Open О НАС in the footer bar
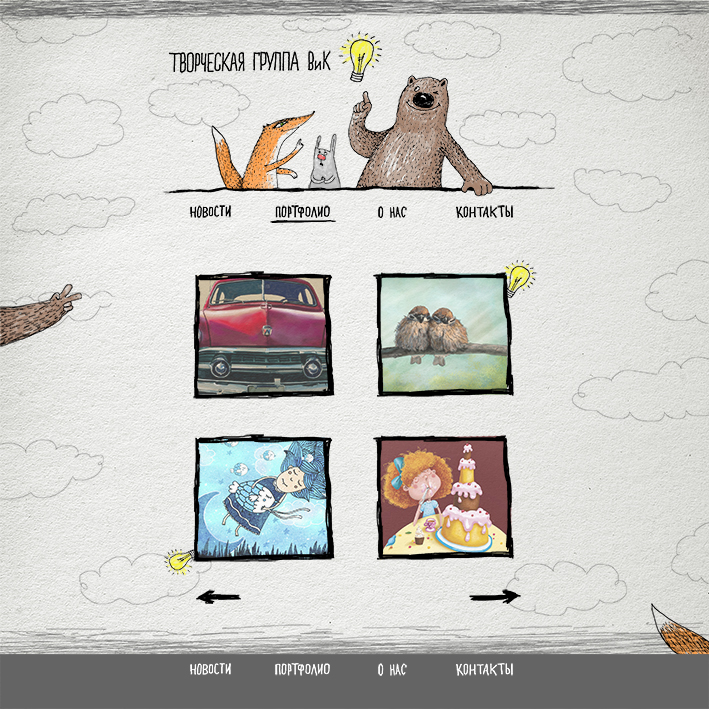709x709 pixels. [x=392, y=670]
